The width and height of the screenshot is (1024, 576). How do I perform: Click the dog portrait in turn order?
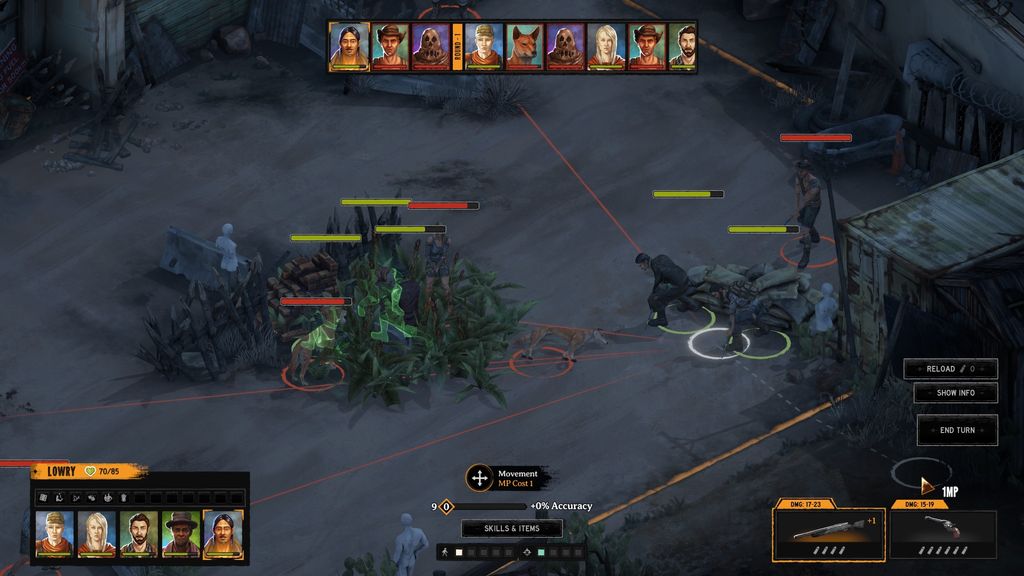coord(525,47)
